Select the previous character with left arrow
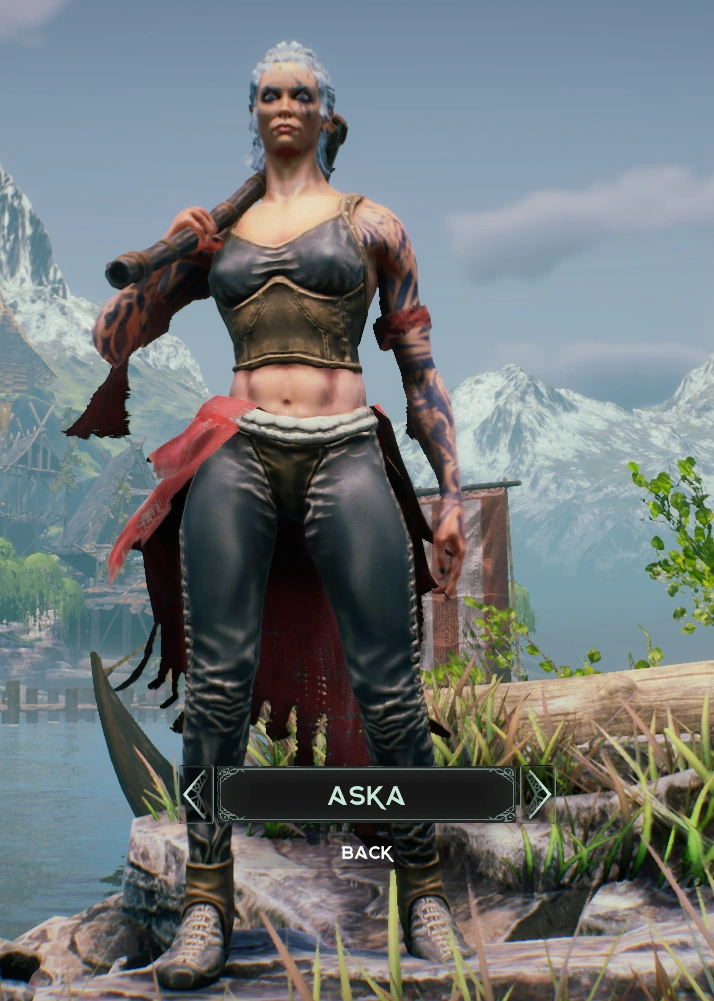 pyautogui.click(x=196, y=794)
